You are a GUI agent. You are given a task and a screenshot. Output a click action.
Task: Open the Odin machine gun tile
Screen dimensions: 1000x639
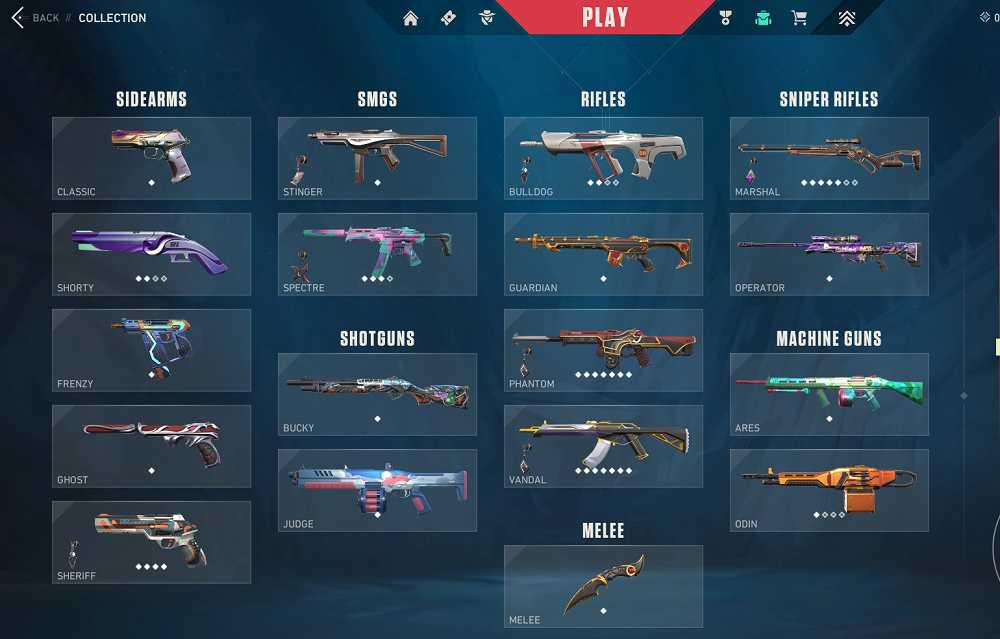[829, 490]
